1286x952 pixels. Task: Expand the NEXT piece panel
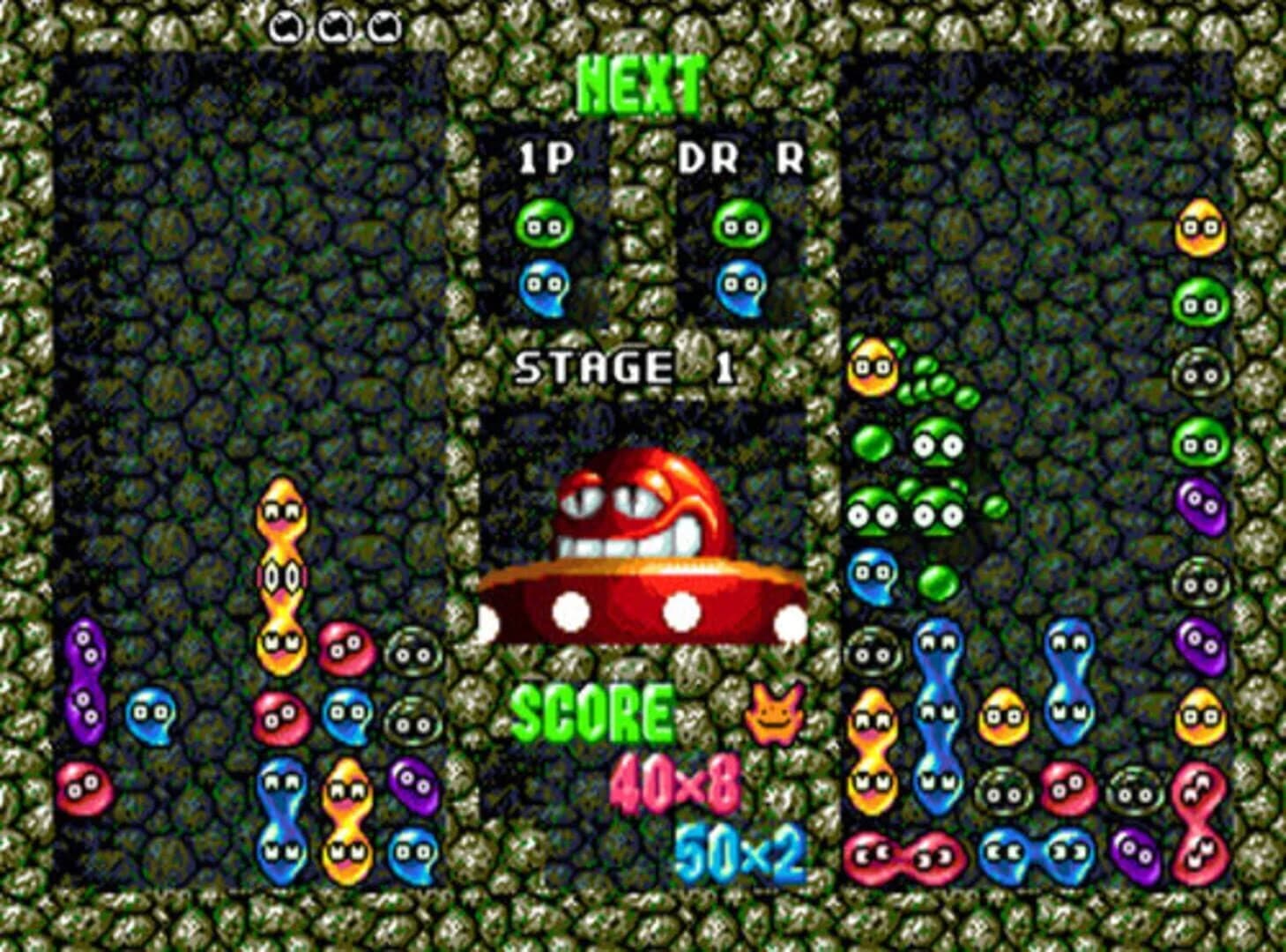639,212
